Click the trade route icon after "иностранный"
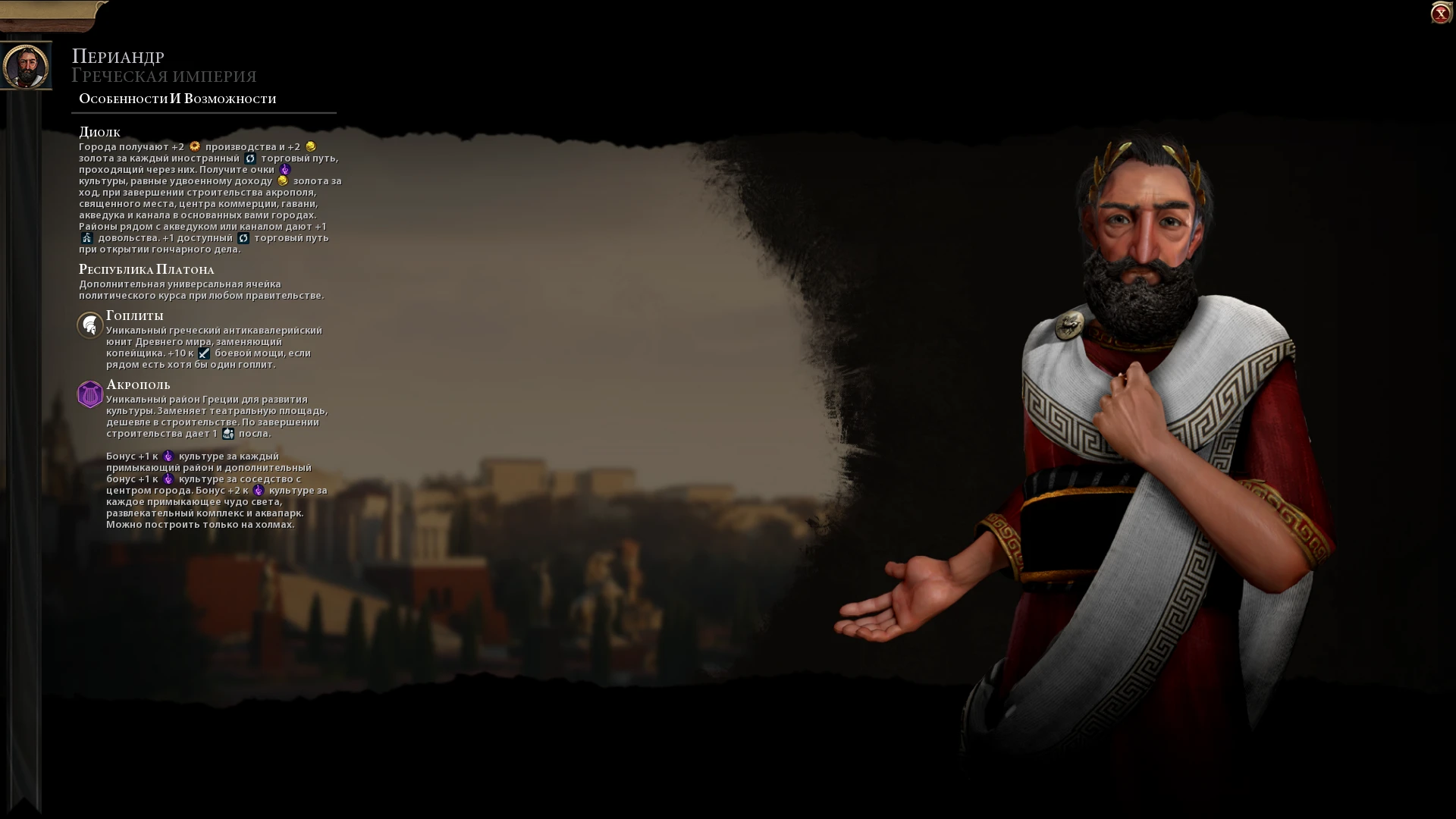The height and width of the screenshot is (819, 1456). (251, 159)
